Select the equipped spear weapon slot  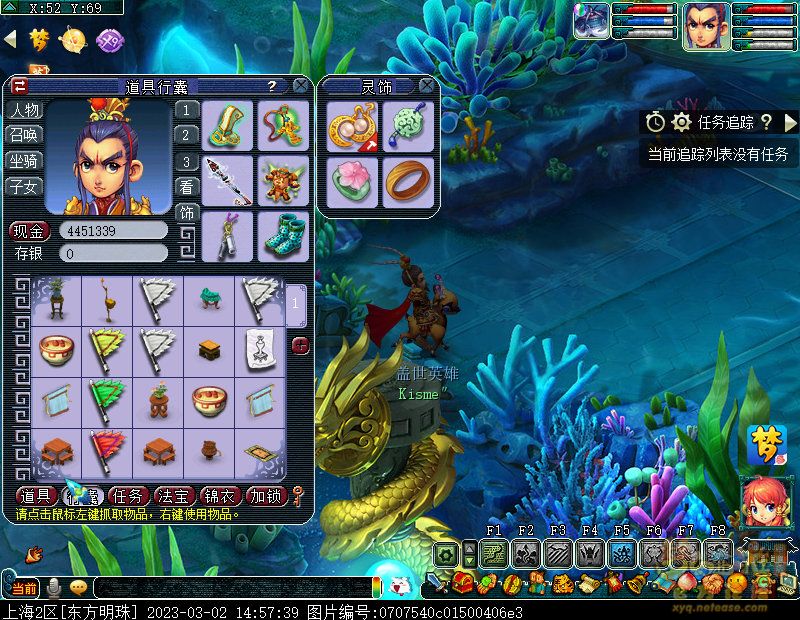228,180
